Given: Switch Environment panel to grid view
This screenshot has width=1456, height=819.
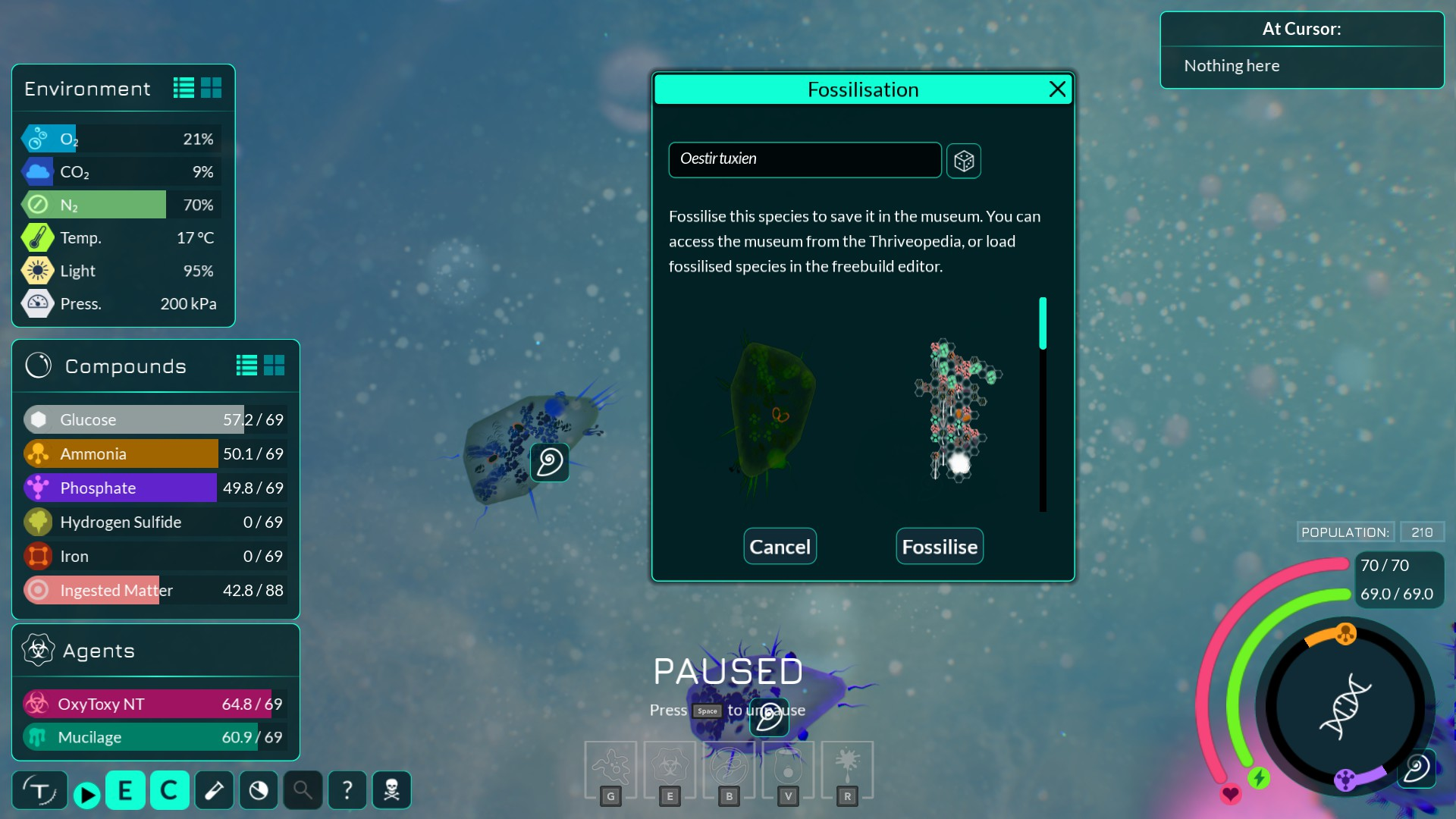Looking at the screenshot, I should click(212, 88).
